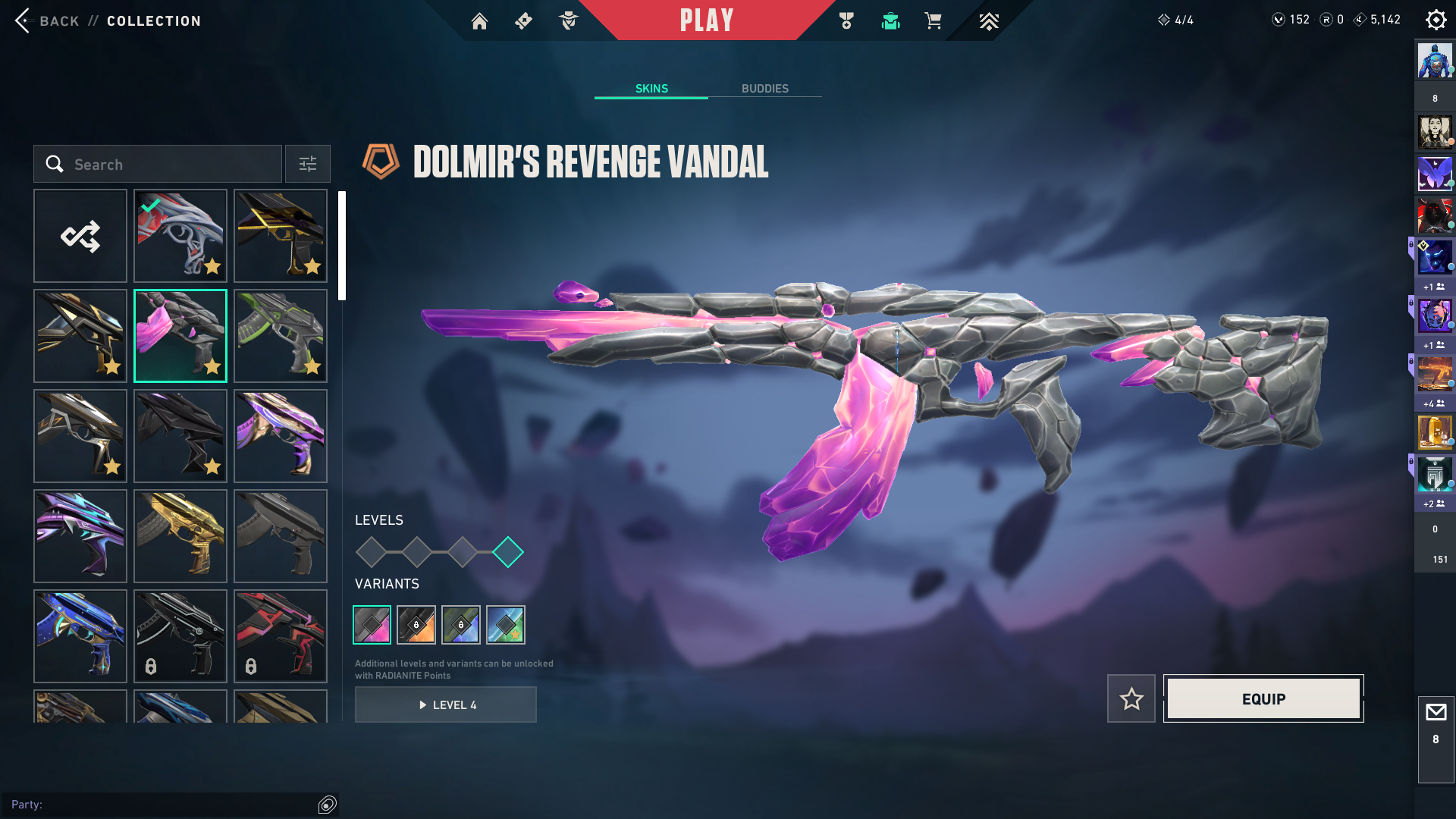Select the equipped red and white Vandal skin
The height and width of the screenshot is (819, 1456).
180,236
